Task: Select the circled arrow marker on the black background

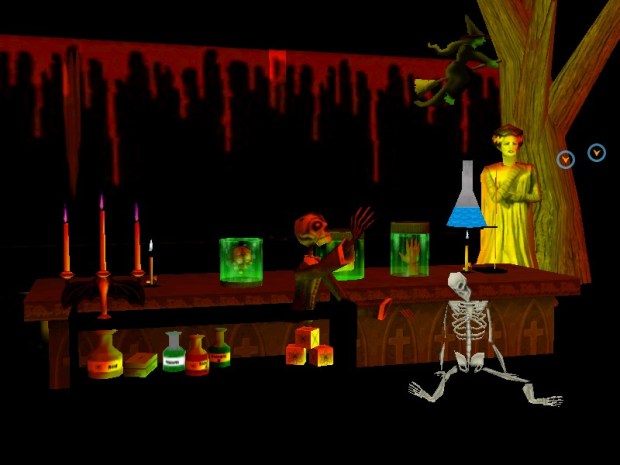Action: click(596, 153)
